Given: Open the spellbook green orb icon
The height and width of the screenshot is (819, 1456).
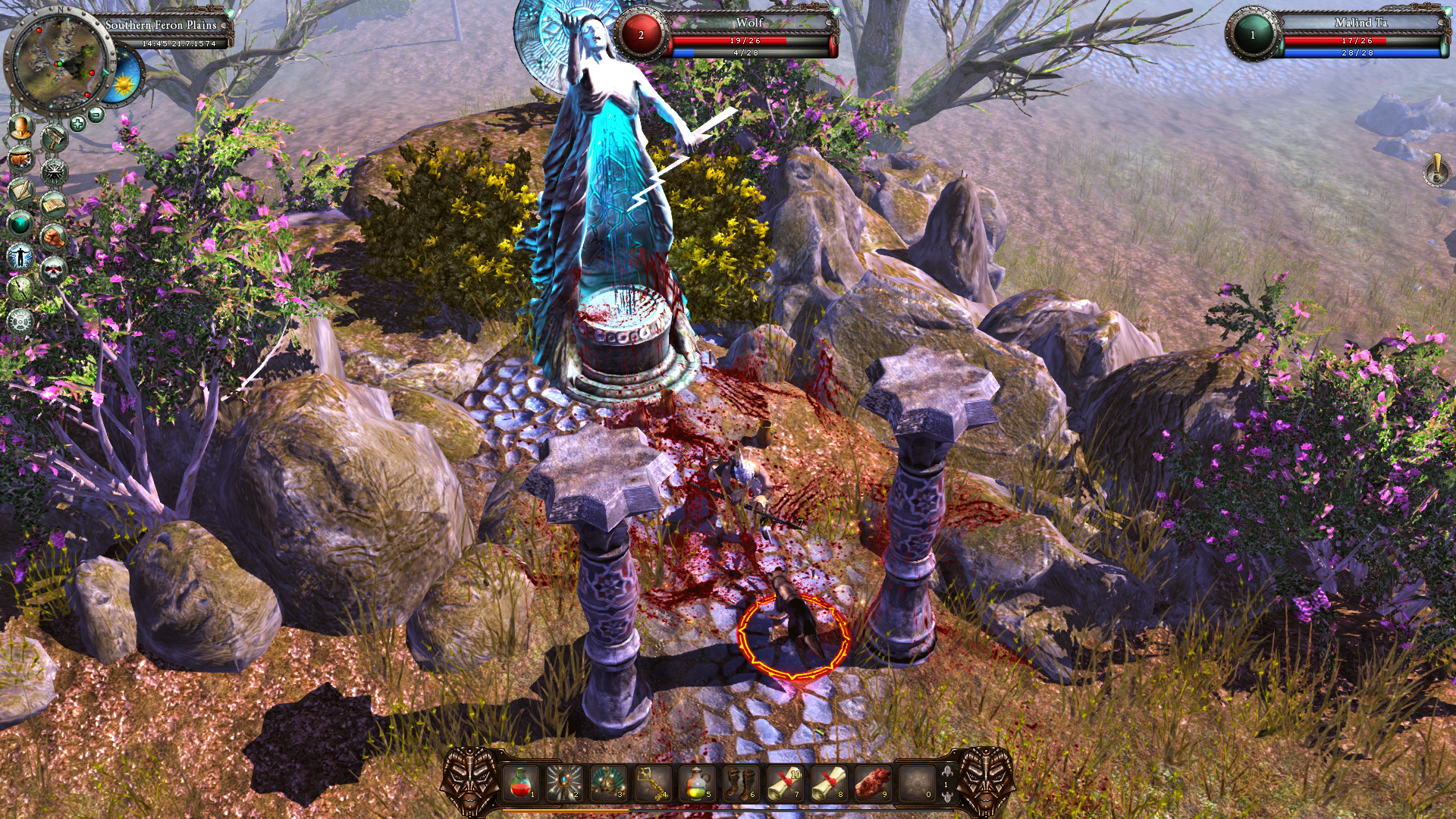Looking at the screenshot, I should pyautogui.click(x=19, y=223).
